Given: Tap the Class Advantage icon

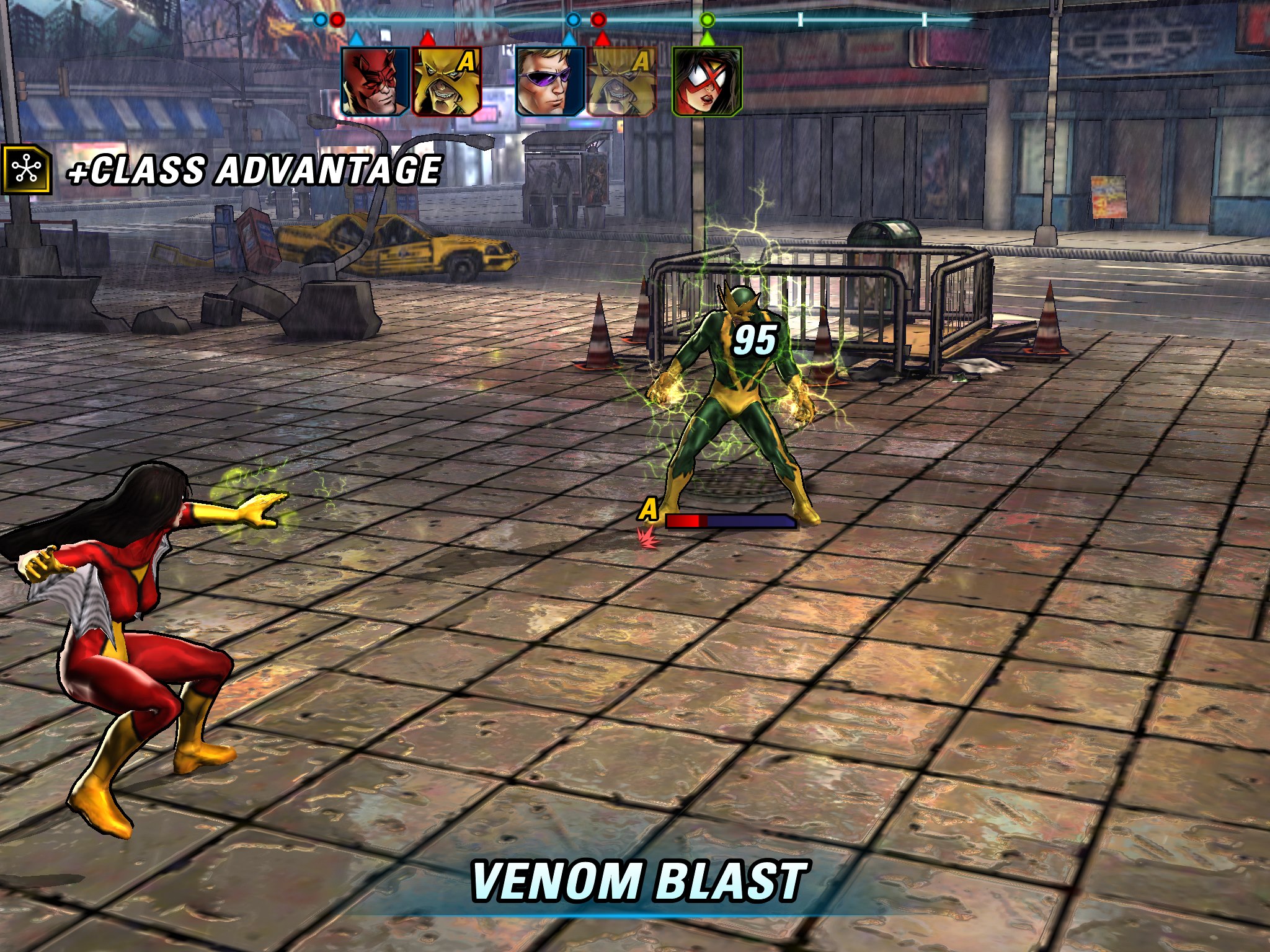Looking at the screenshot, I should coord(26,170).
